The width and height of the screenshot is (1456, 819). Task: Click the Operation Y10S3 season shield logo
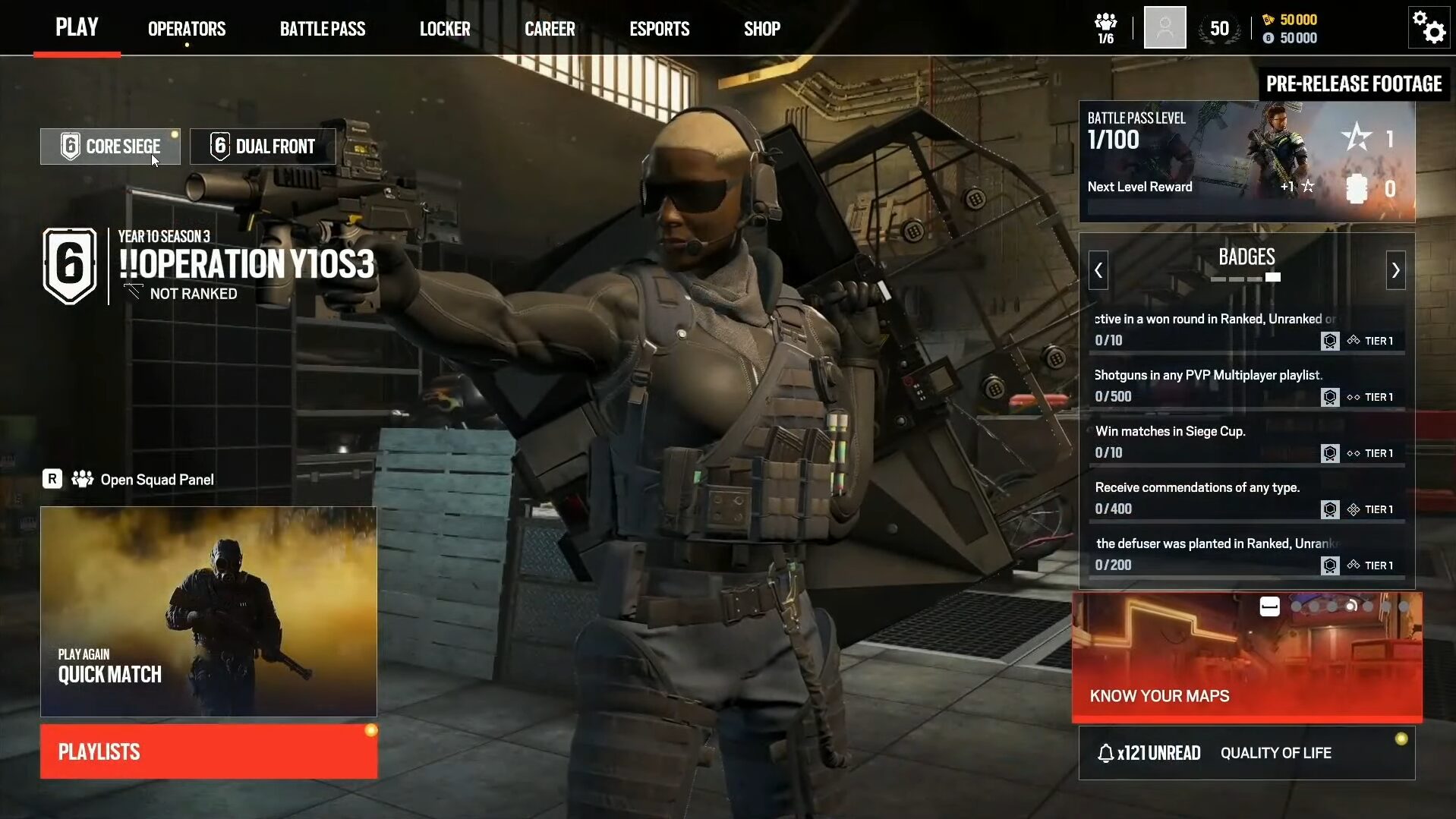(71, 266)
